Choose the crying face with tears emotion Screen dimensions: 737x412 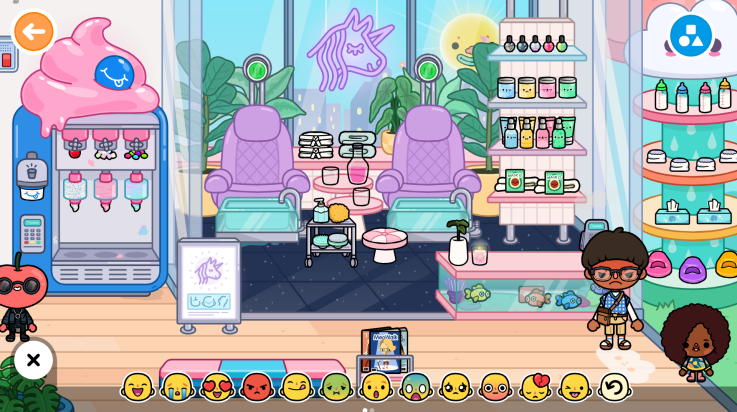tap(177, 387)
